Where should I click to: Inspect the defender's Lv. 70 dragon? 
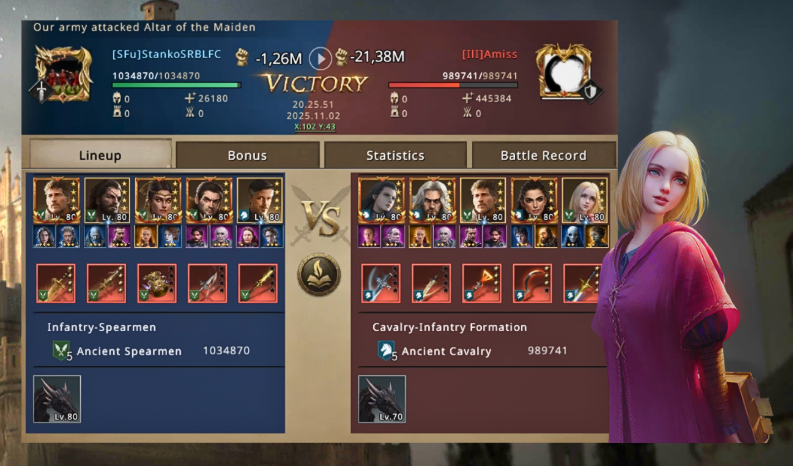[382, 399]
